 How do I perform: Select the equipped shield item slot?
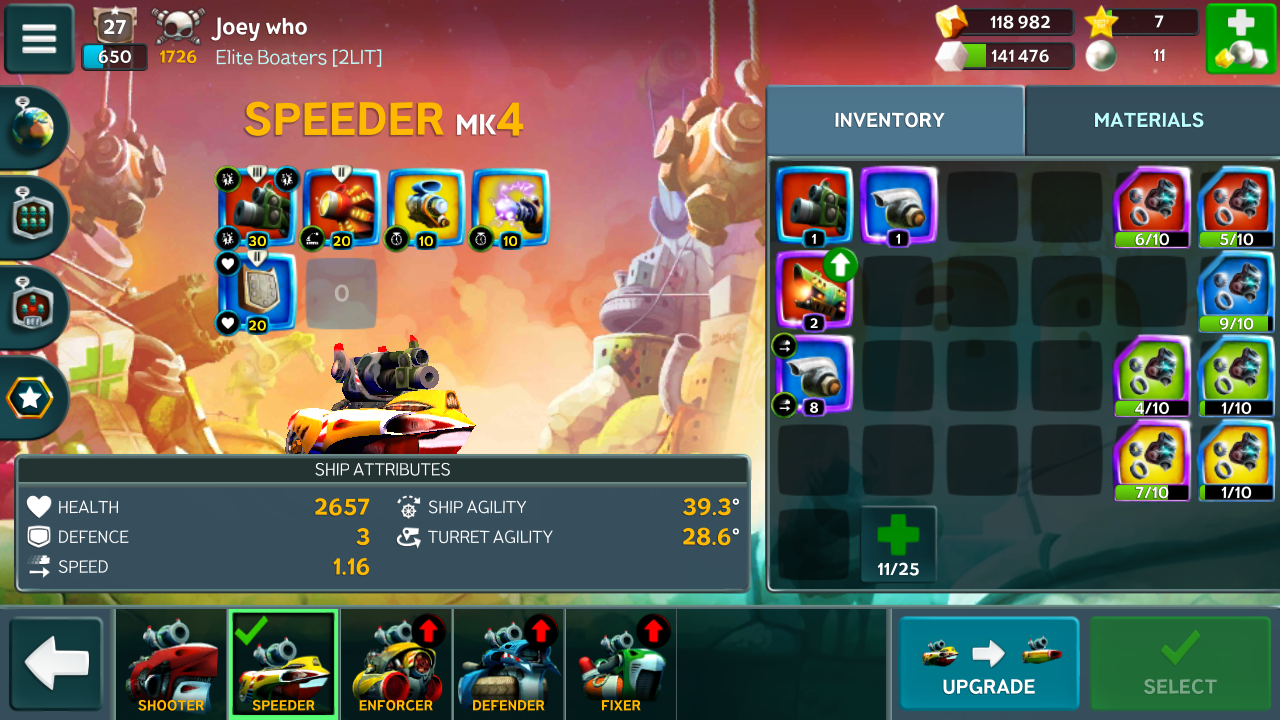click(x=257, y=291)
